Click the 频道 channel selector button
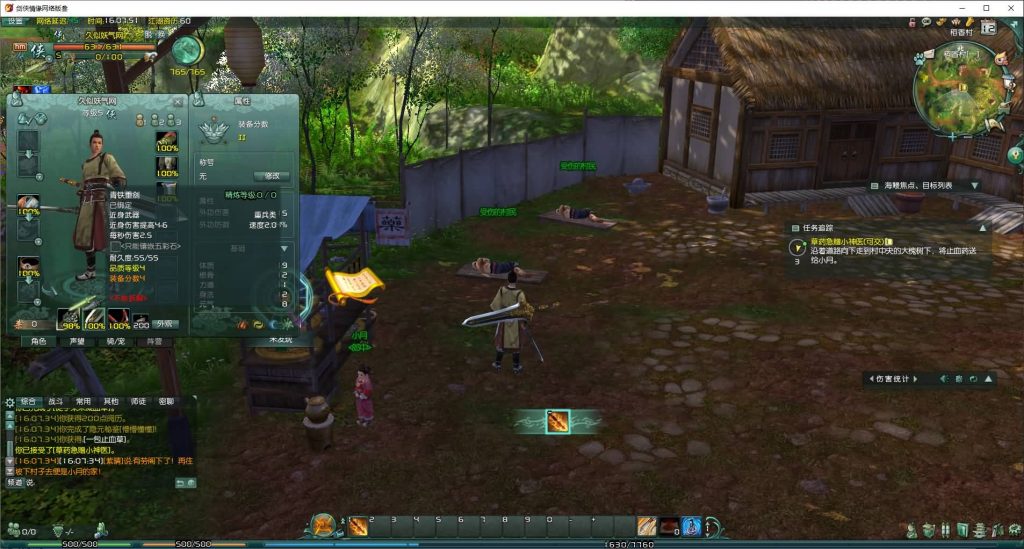This screenshot has width=1024, height=549. tap(17, 482)
